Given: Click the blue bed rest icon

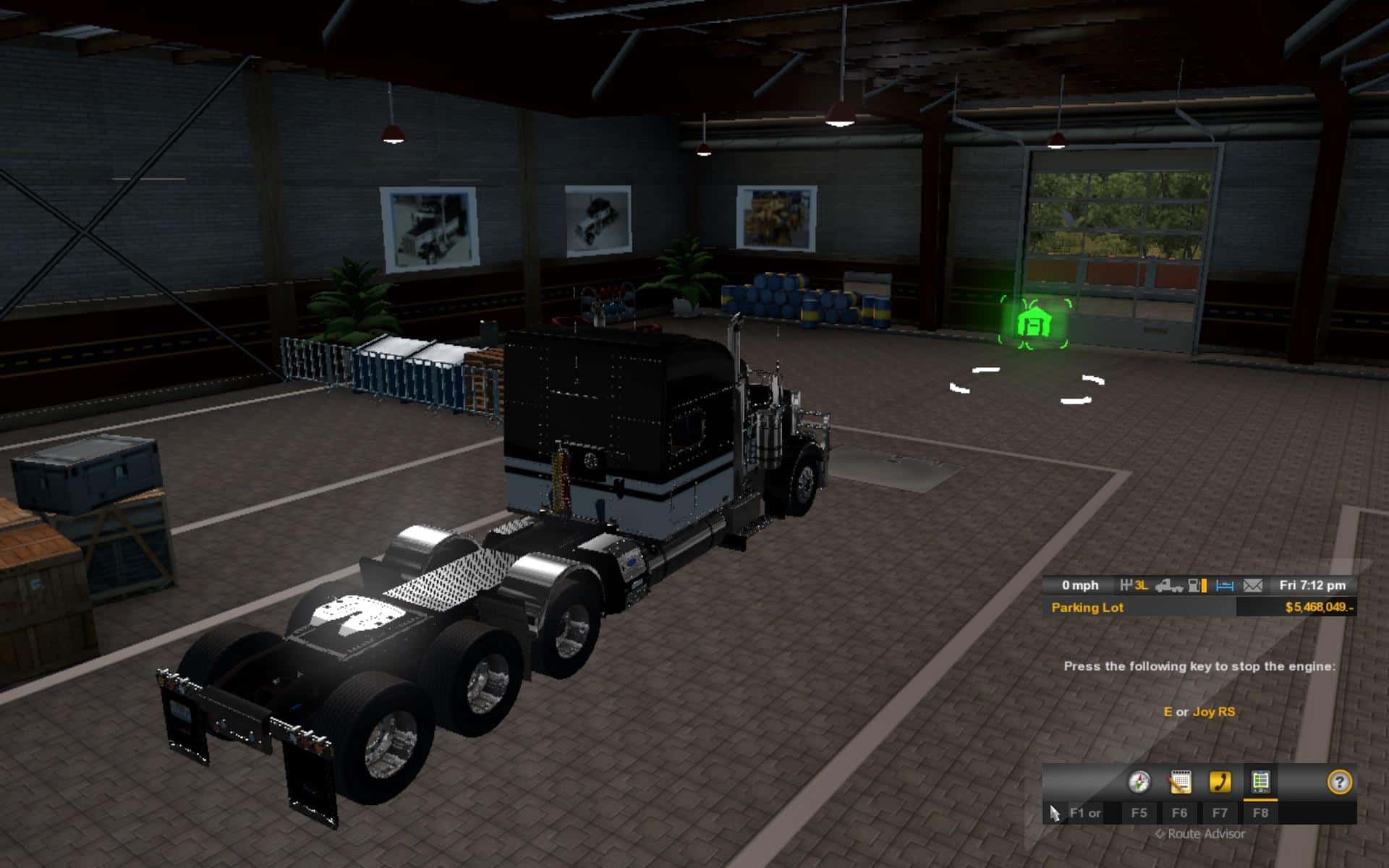Looking at the screenshot, I should click(x=1224, y=585).
